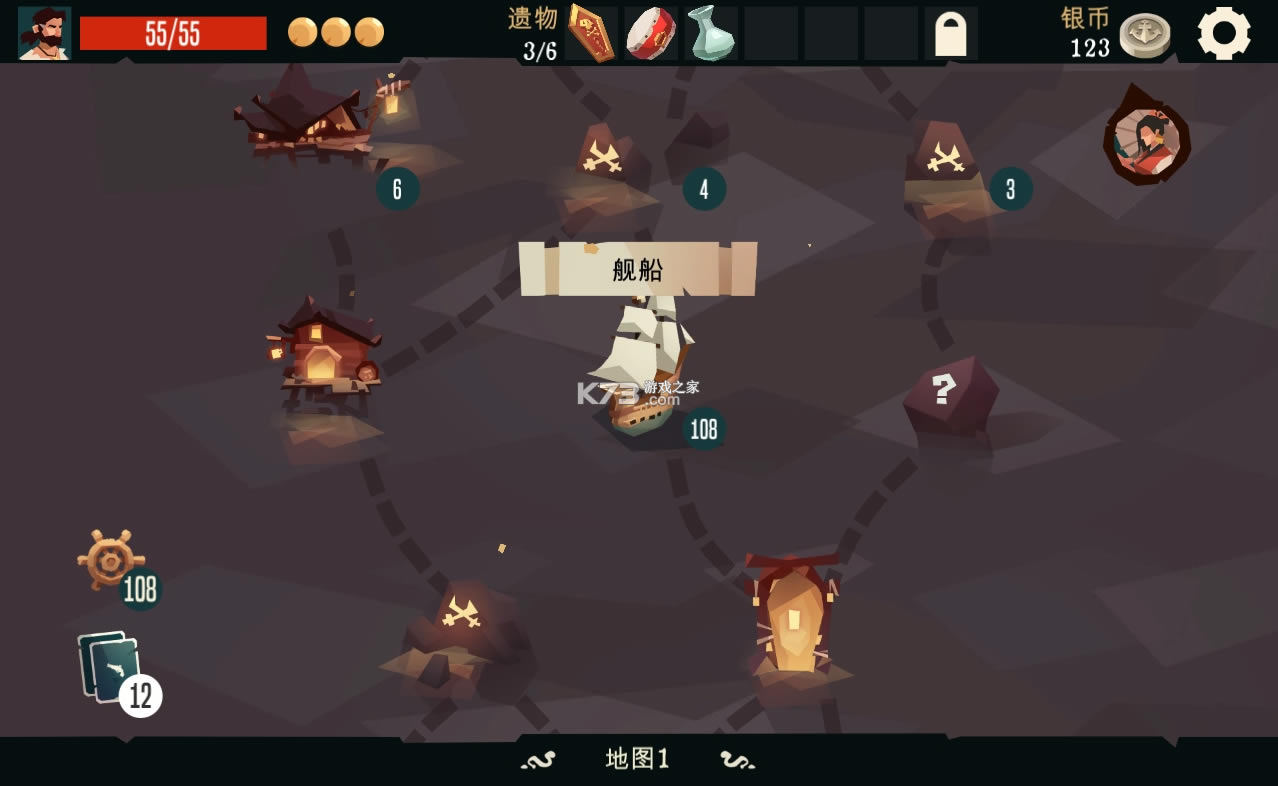Inspect the drum relic slot
This screenshot has width=1278, height=786.
[x=651, y=33]
